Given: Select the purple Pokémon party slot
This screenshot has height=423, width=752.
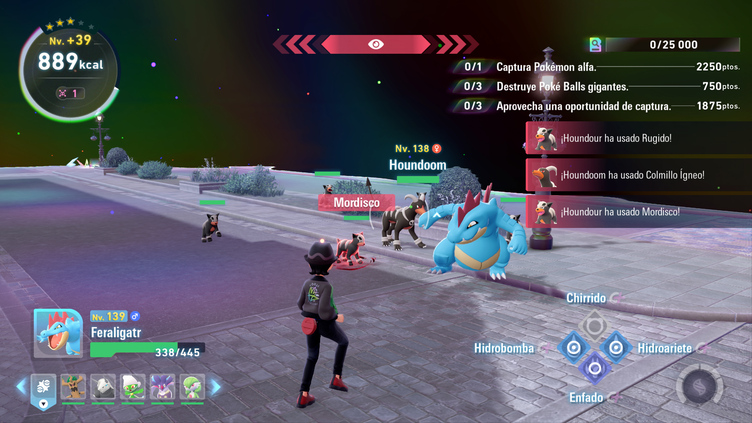Looking at the screenshot, I should point(162,387).
